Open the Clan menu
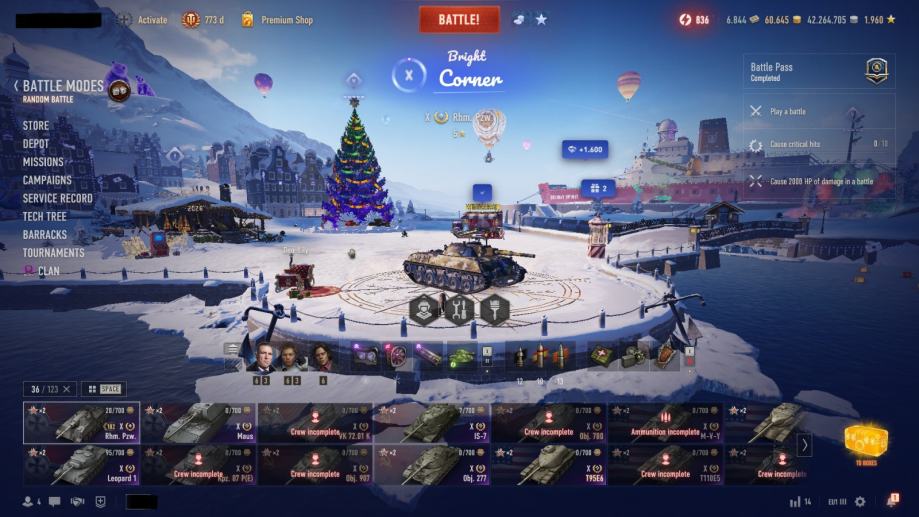 [41, 270]
